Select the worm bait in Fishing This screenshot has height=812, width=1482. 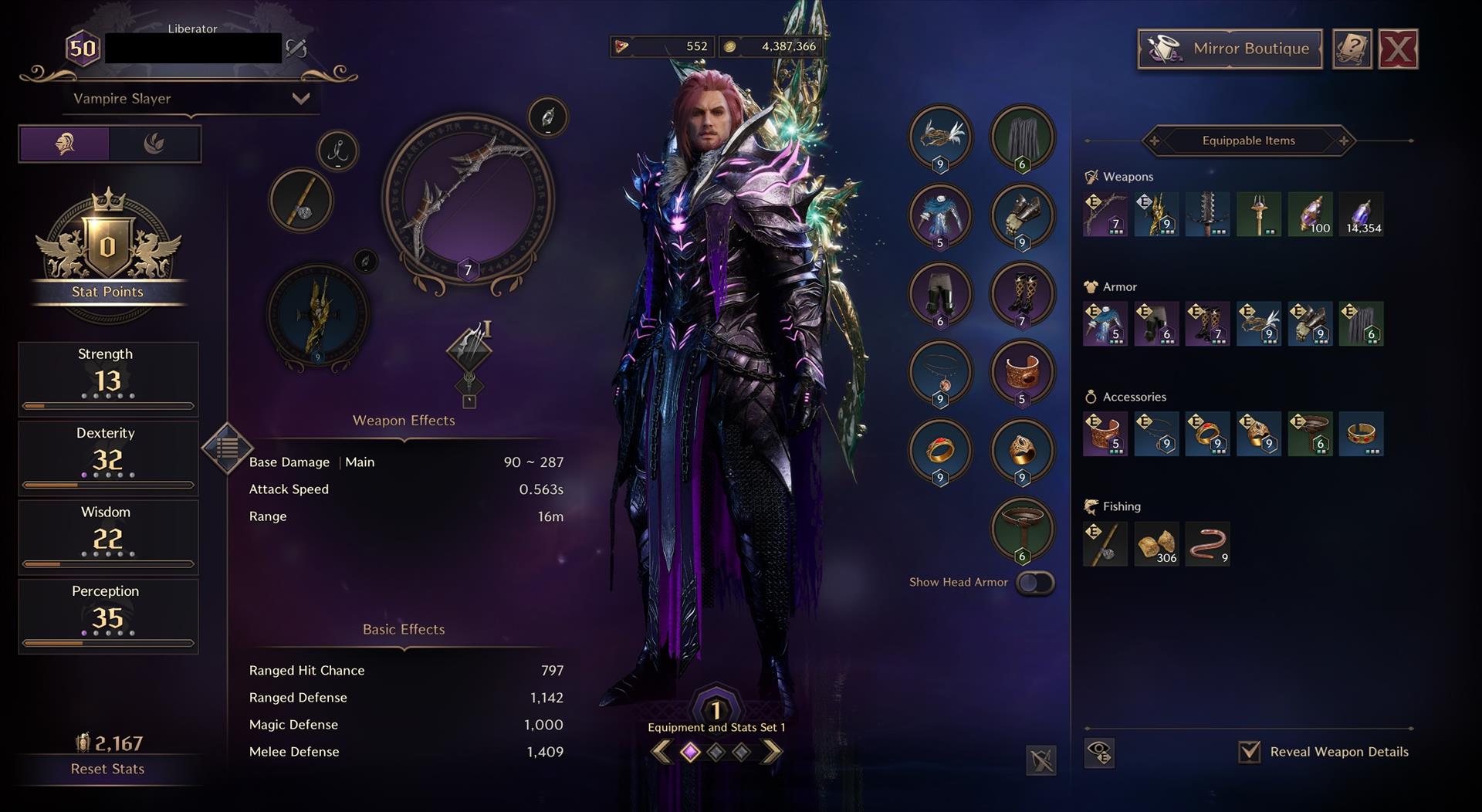tap(1207, 544)
